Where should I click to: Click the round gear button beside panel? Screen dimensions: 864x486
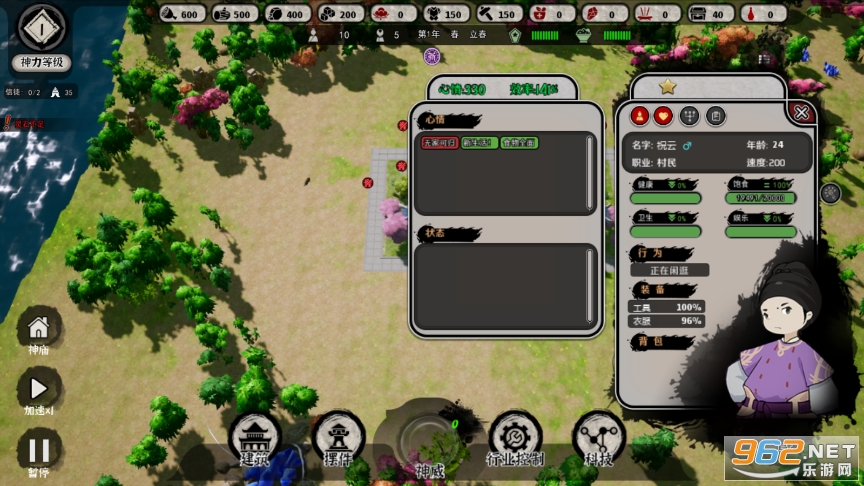click(830, 193)
